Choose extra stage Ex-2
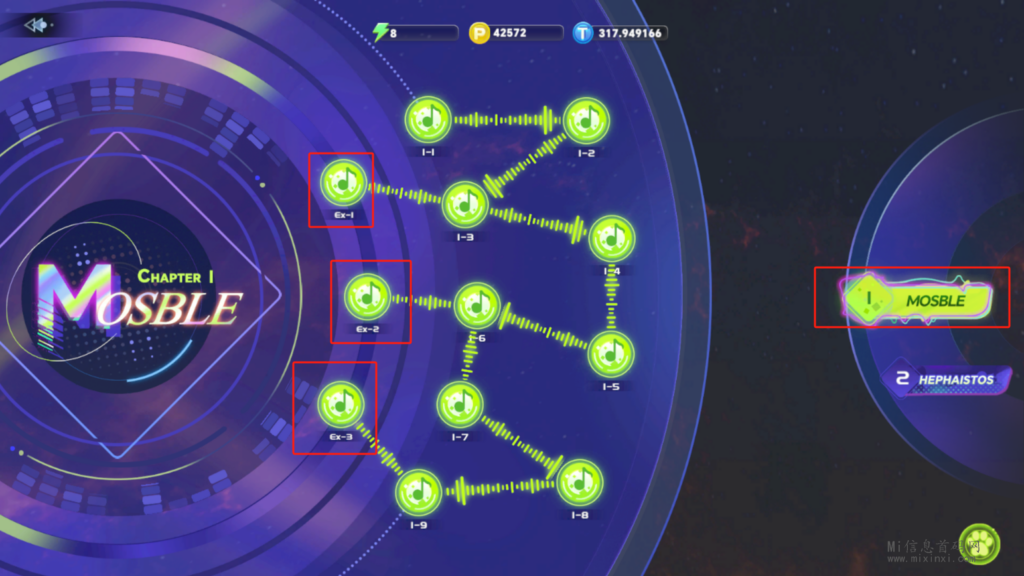Screen dimensions: 1024x576 click(369, 296)
